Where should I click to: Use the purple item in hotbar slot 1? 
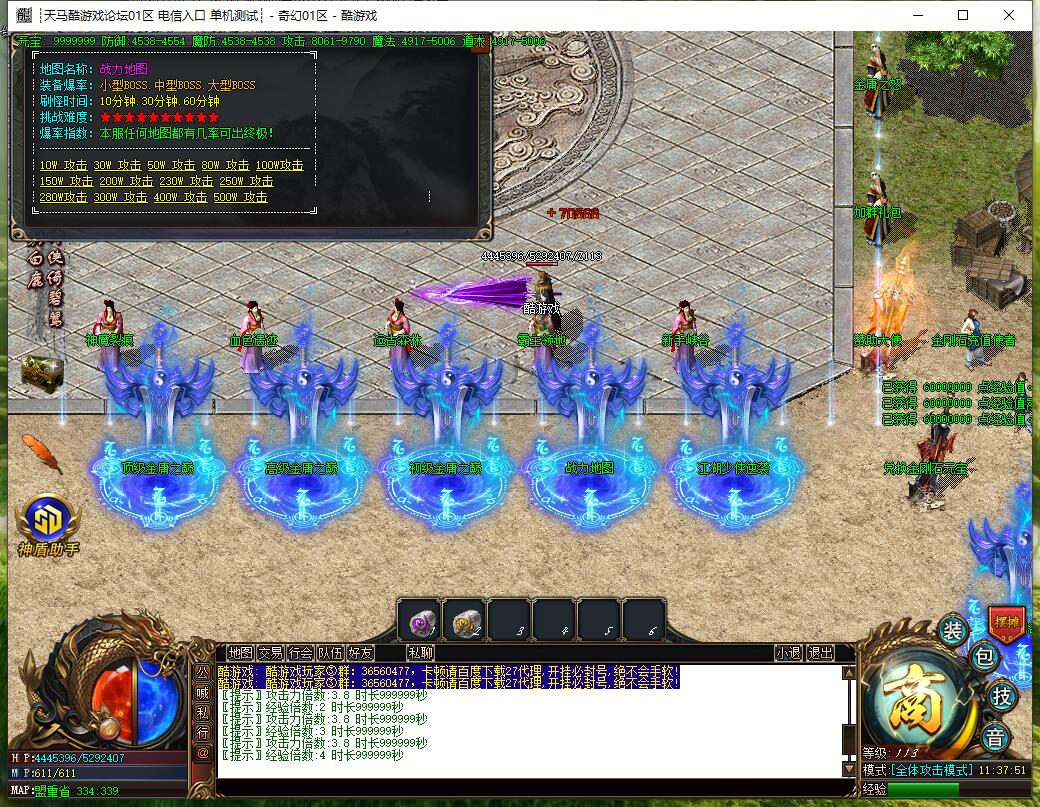[x=419, y=621]
